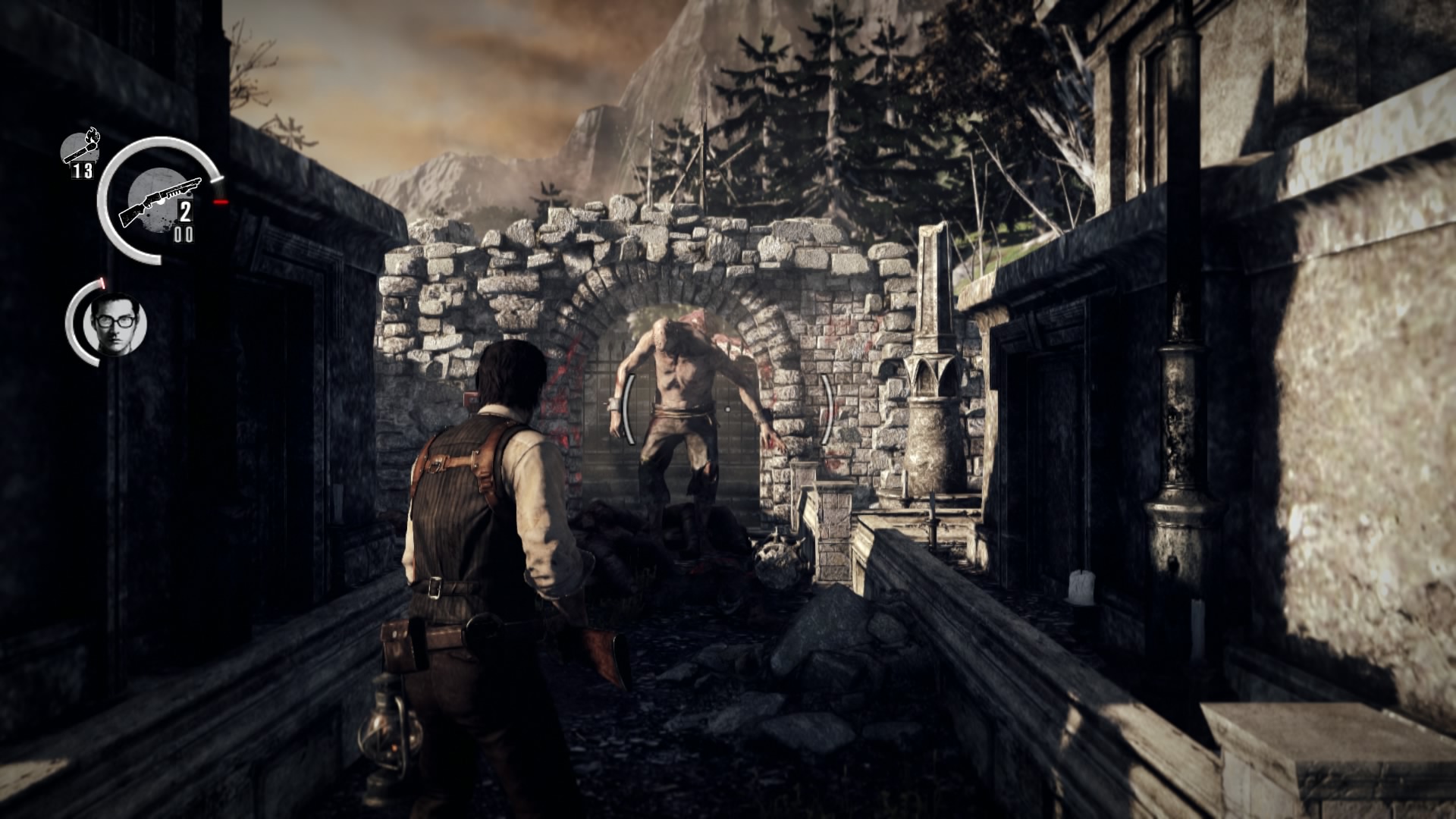Screen dimensions: 1456x819
Task: Click the matches item icon
Action: 80,148
